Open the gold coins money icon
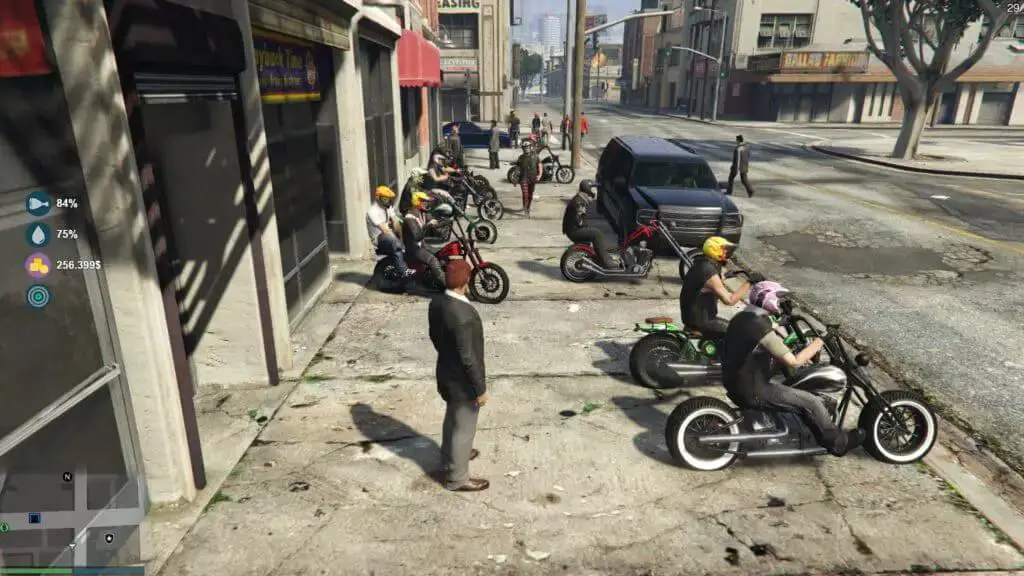The width and height of the screenshot is (1024, 576). [38, 265]
